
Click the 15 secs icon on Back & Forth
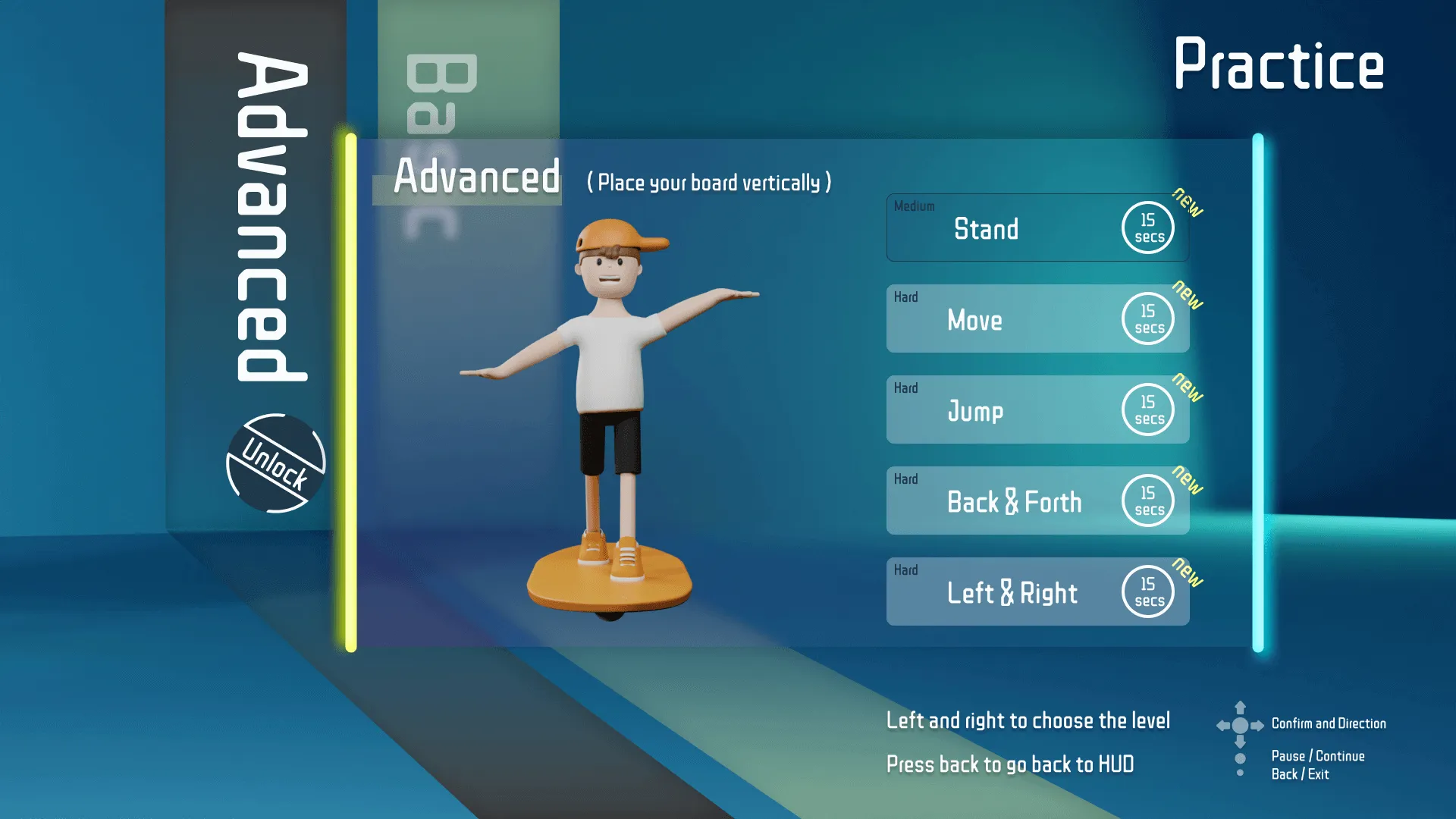(1147, 500)
